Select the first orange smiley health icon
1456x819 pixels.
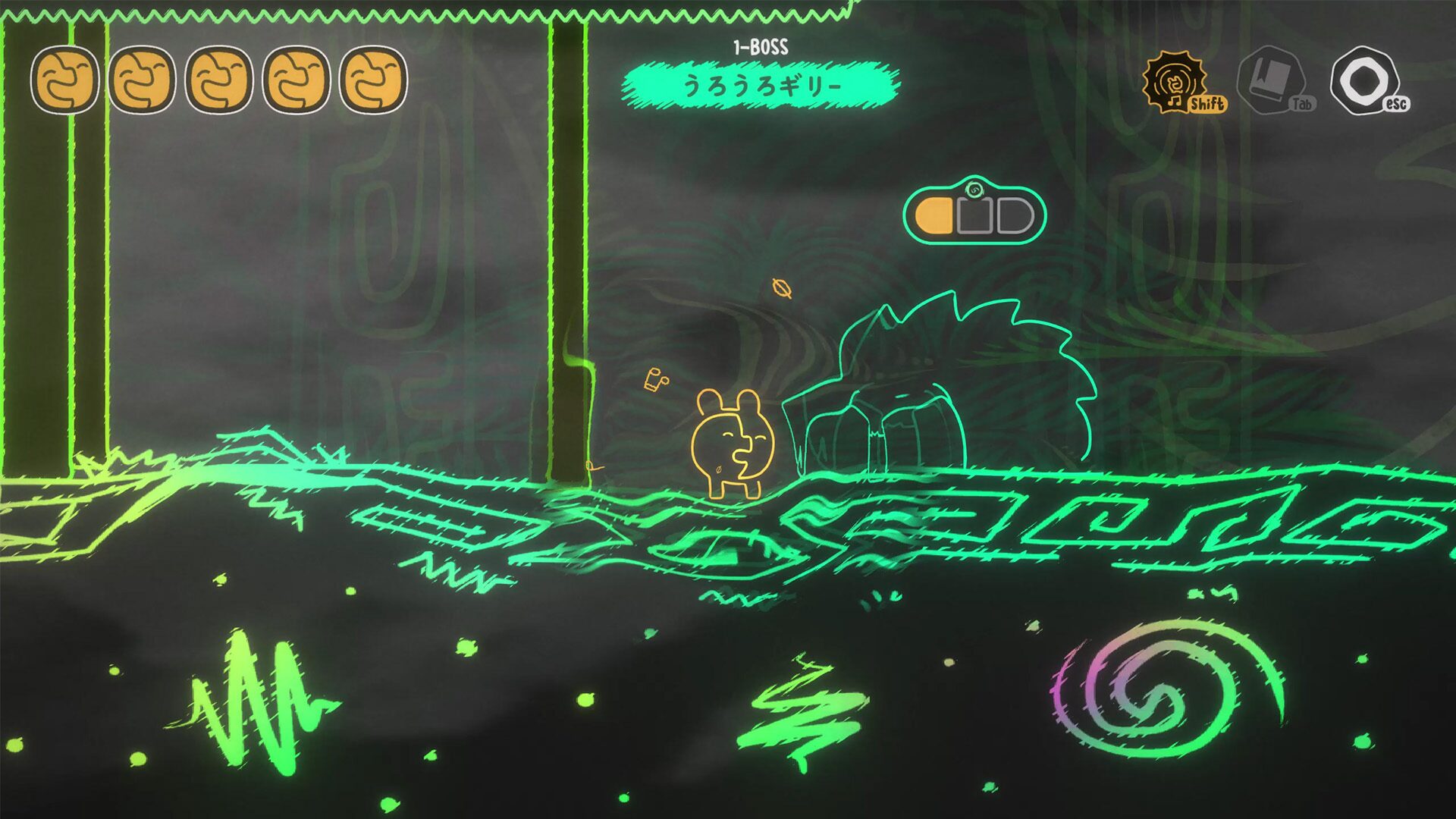click(67, 80)
